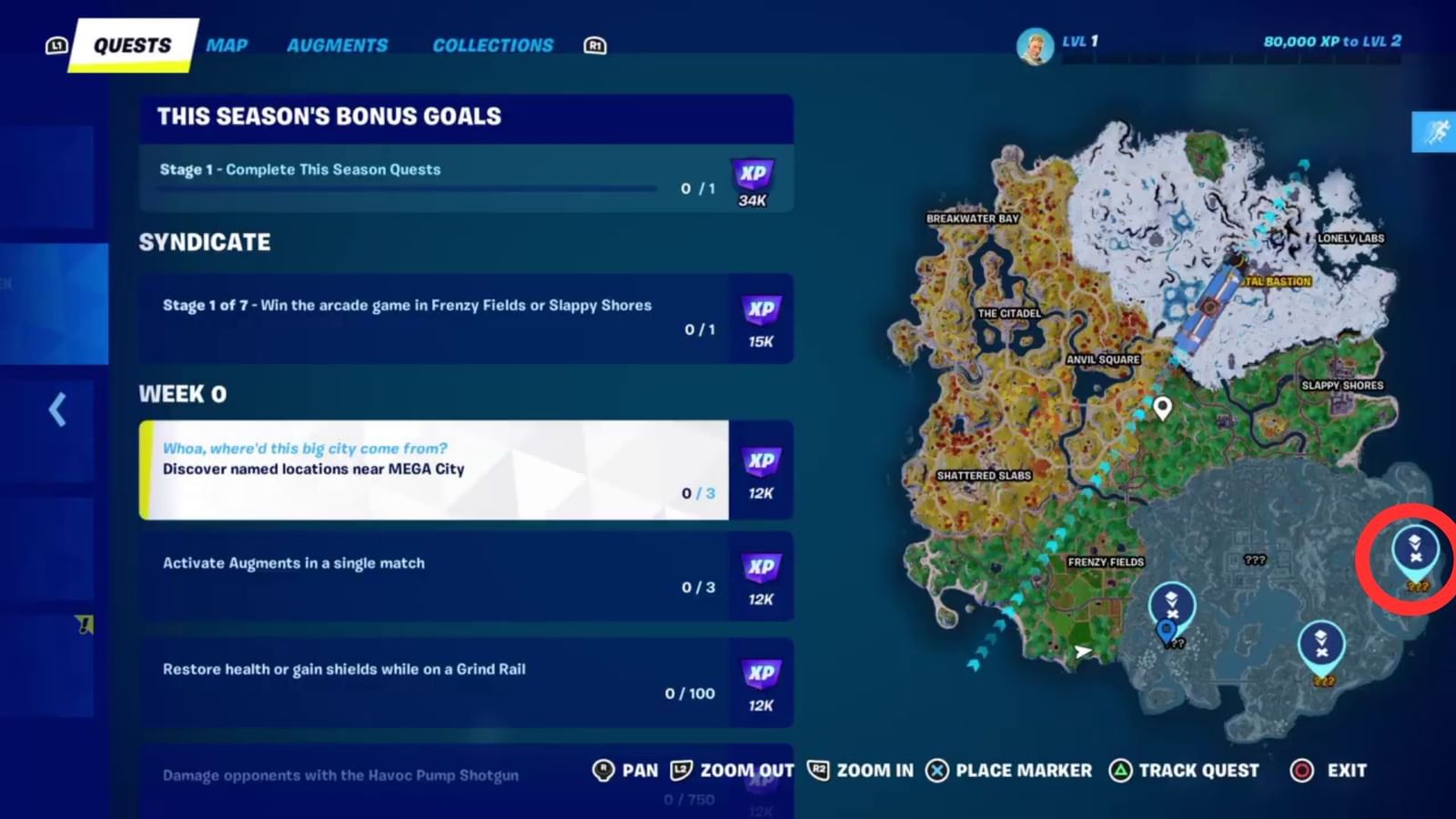
Task: Click the player avatar next to LVL 1
Action: click(1033, 44)
